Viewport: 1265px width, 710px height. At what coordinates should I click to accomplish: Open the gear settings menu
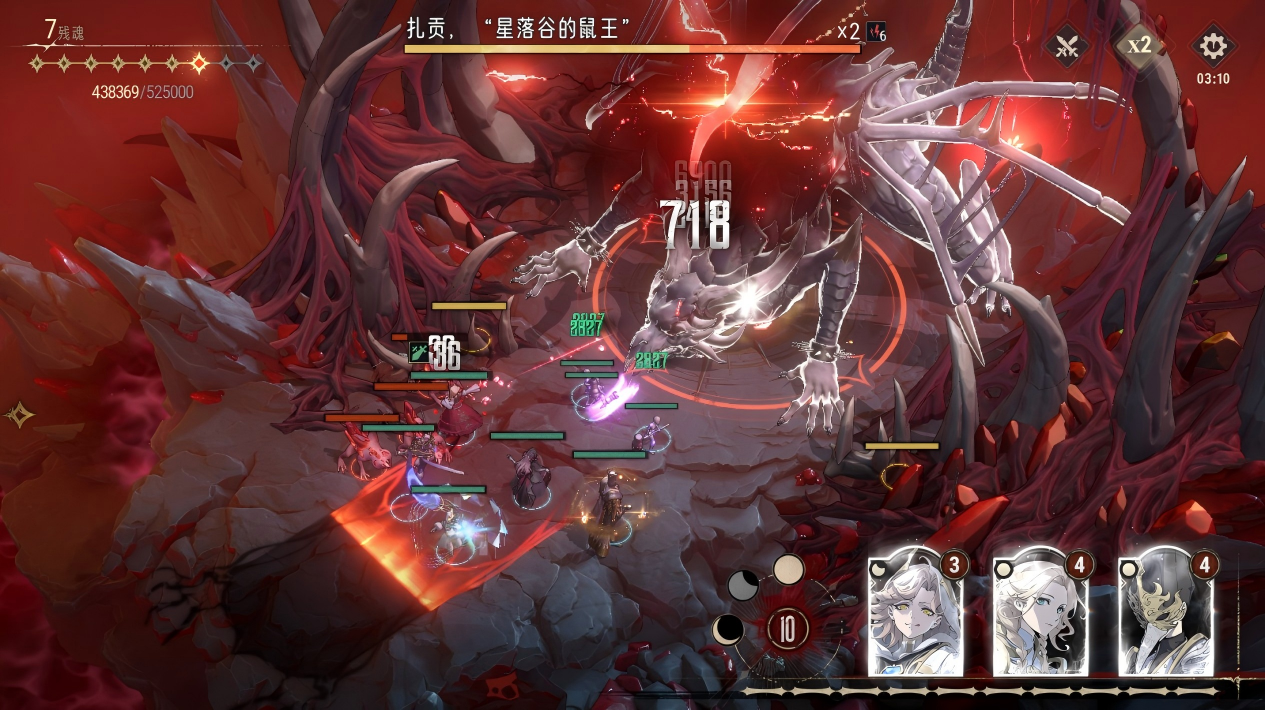pos(1212,46)
